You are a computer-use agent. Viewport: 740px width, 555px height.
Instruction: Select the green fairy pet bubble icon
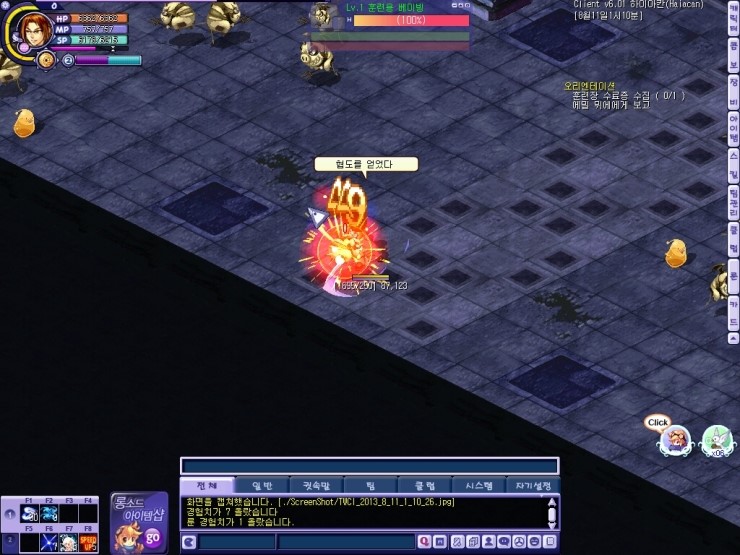click(x=716, y=440)
